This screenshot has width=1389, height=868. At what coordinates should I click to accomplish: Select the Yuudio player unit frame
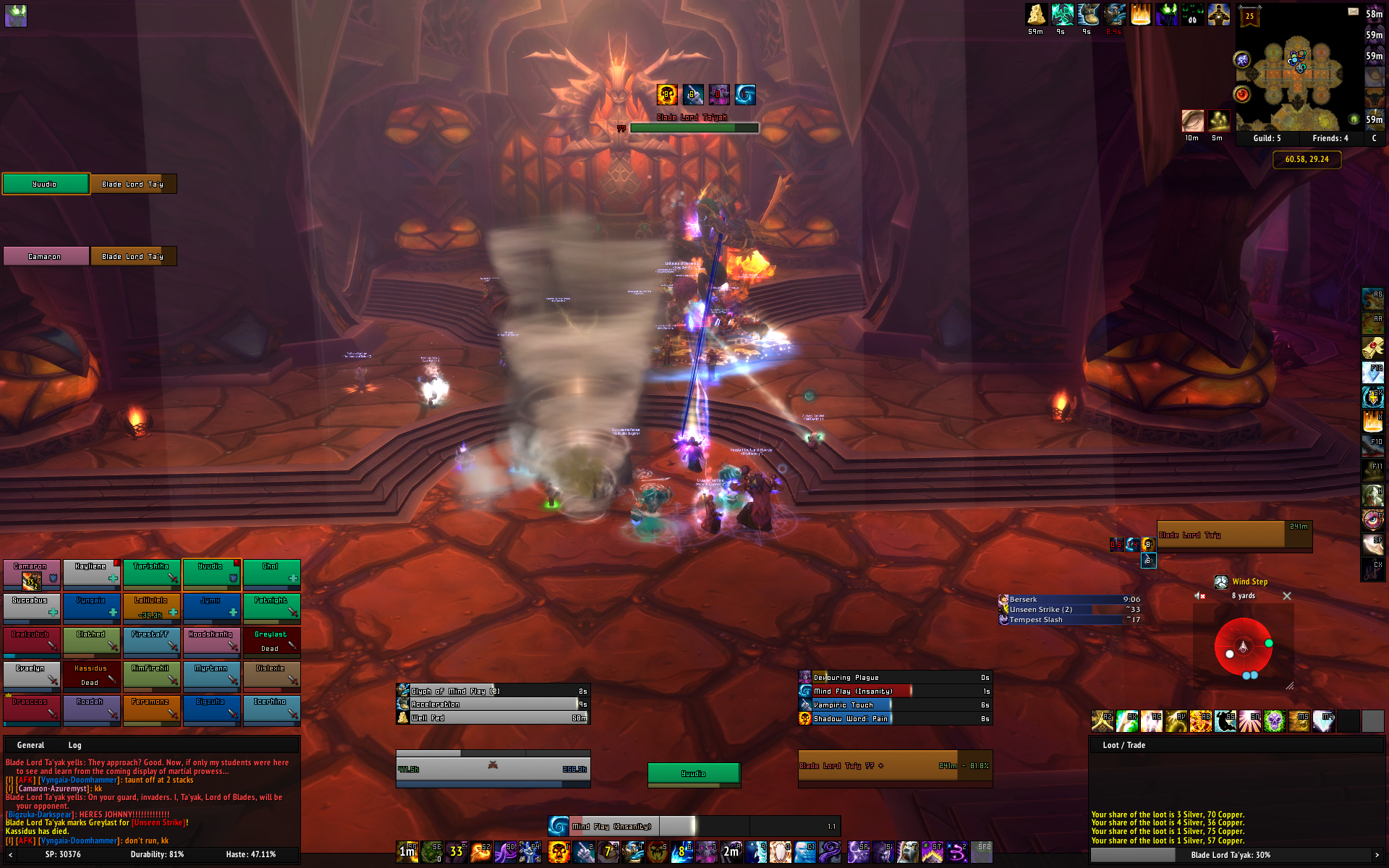[x=693, y=773]
